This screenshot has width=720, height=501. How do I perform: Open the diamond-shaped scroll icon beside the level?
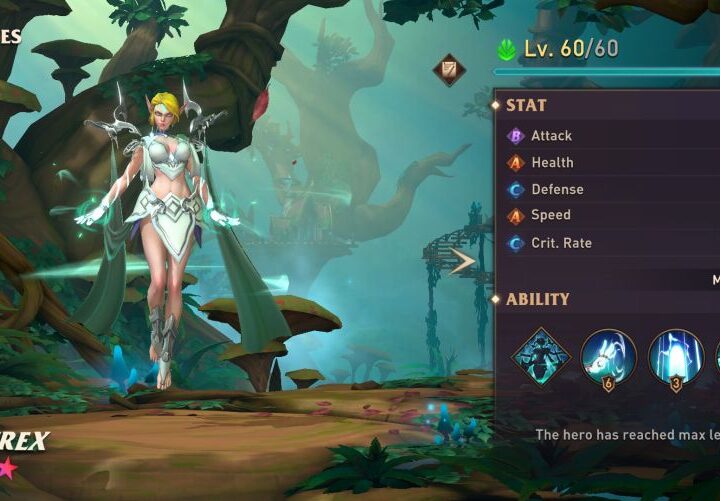click(x=448, y=69)
